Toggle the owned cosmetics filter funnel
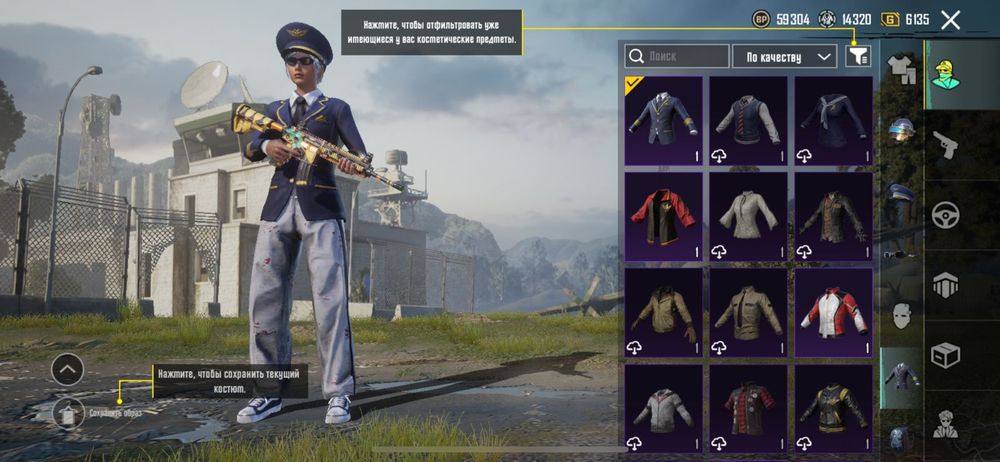 point(857,56)
